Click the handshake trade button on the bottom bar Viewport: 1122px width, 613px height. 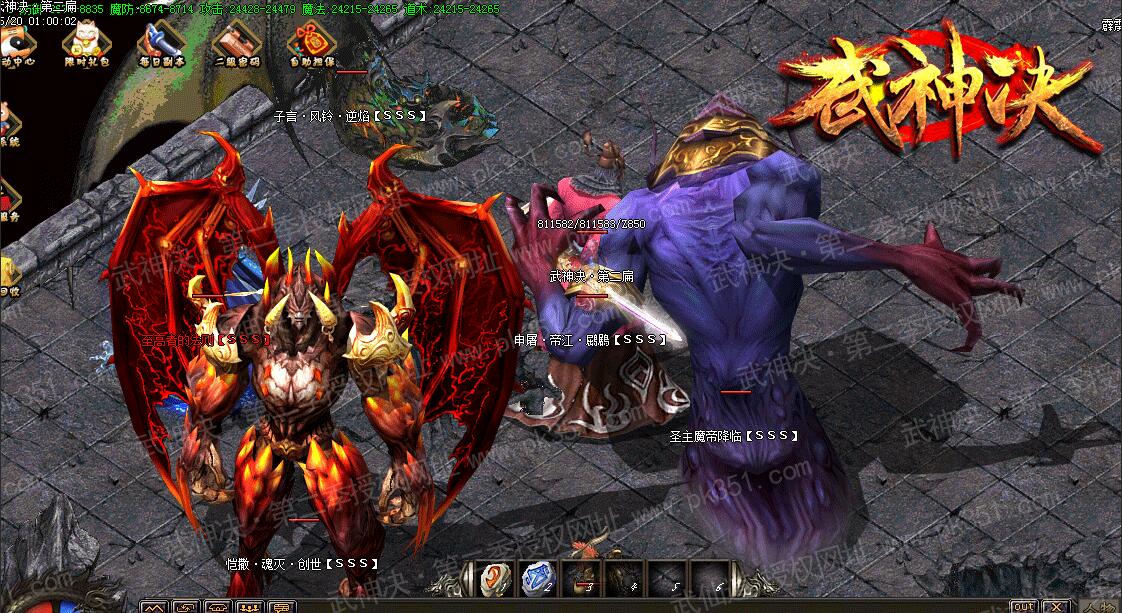coord(217,606)
